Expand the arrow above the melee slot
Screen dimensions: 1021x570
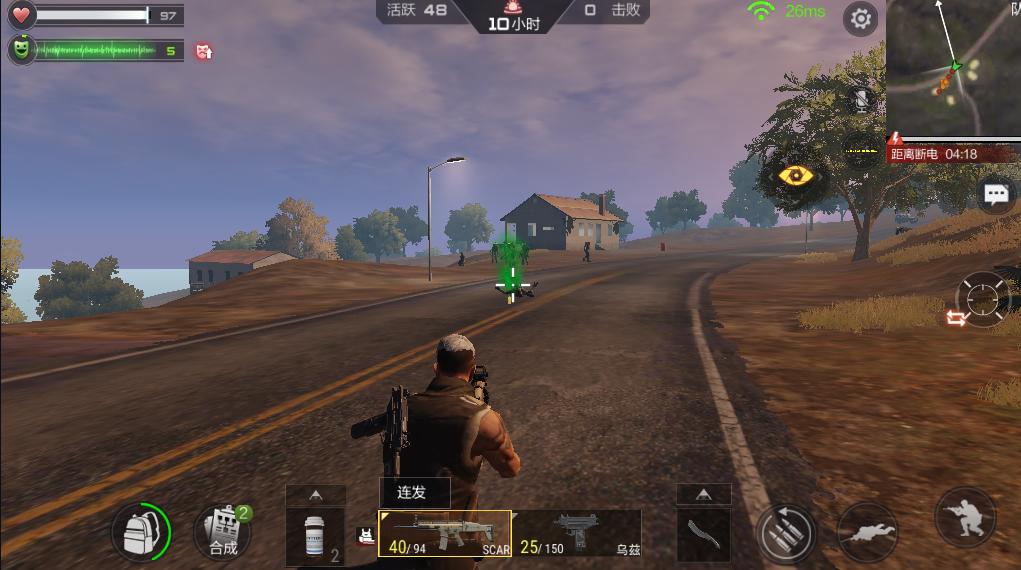(x=704, y=494)
